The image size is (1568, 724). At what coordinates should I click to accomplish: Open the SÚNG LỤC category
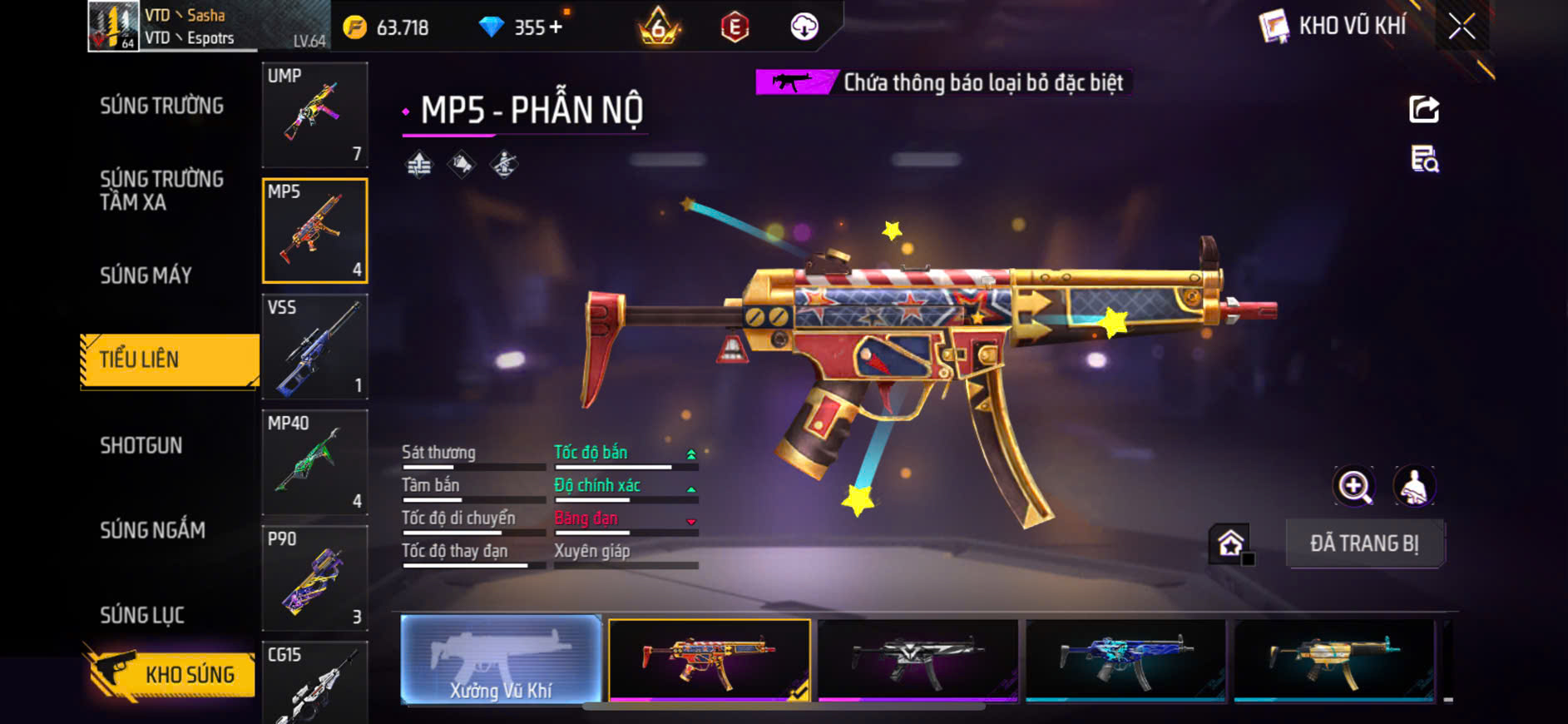pyautogui.click(x=142, y=615)
